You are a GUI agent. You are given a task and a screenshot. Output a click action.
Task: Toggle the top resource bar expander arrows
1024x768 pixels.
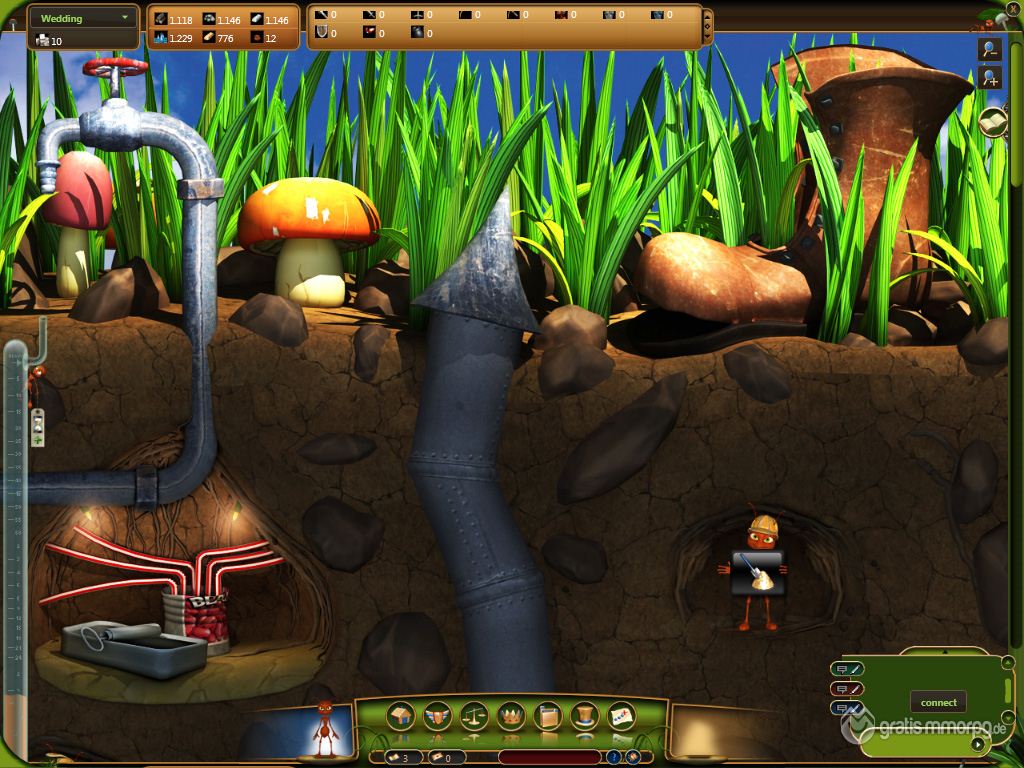tap(707, 26)
